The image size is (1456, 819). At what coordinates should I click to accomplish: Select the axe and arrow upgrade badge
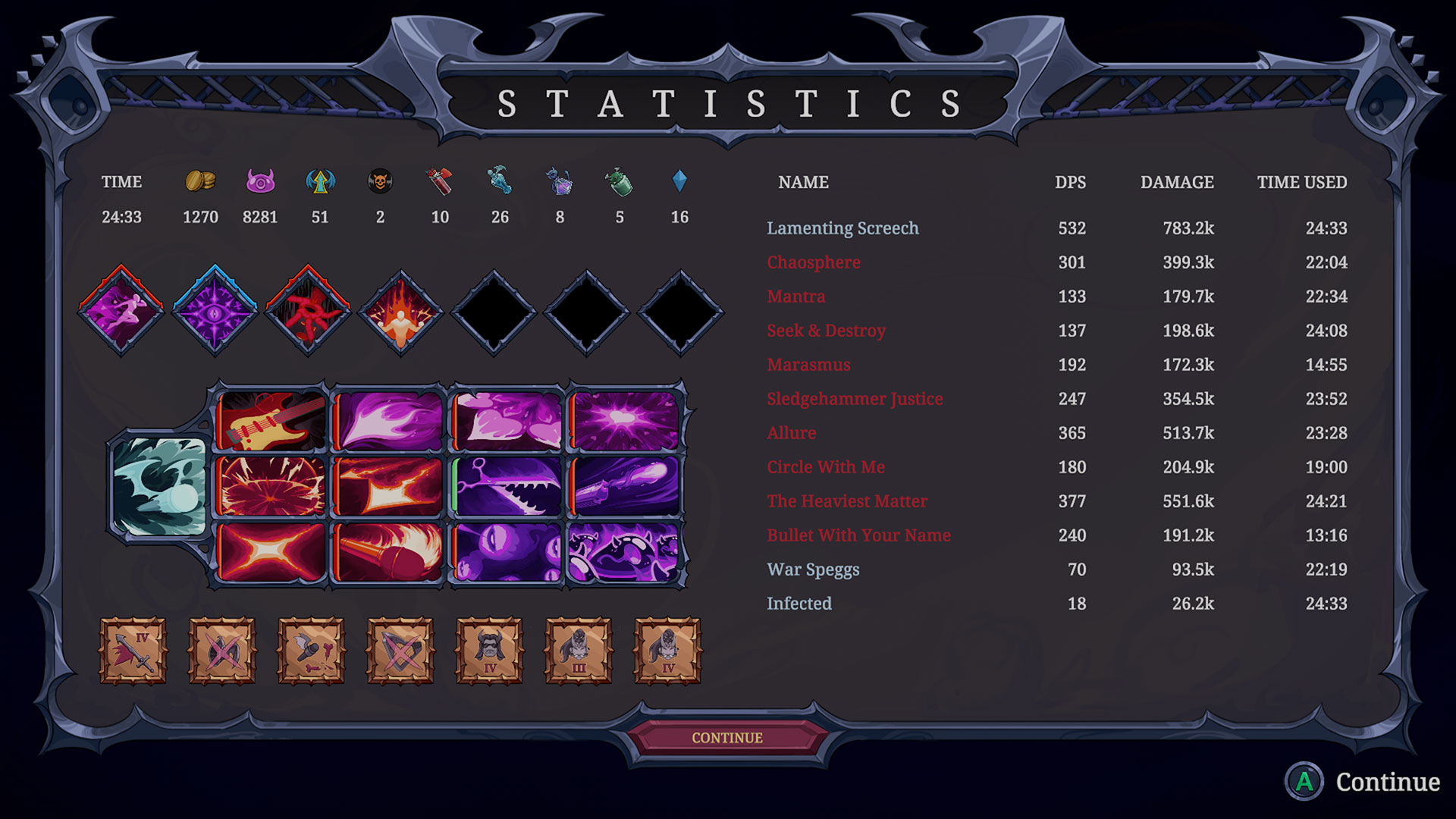click(x=311, y=651)
